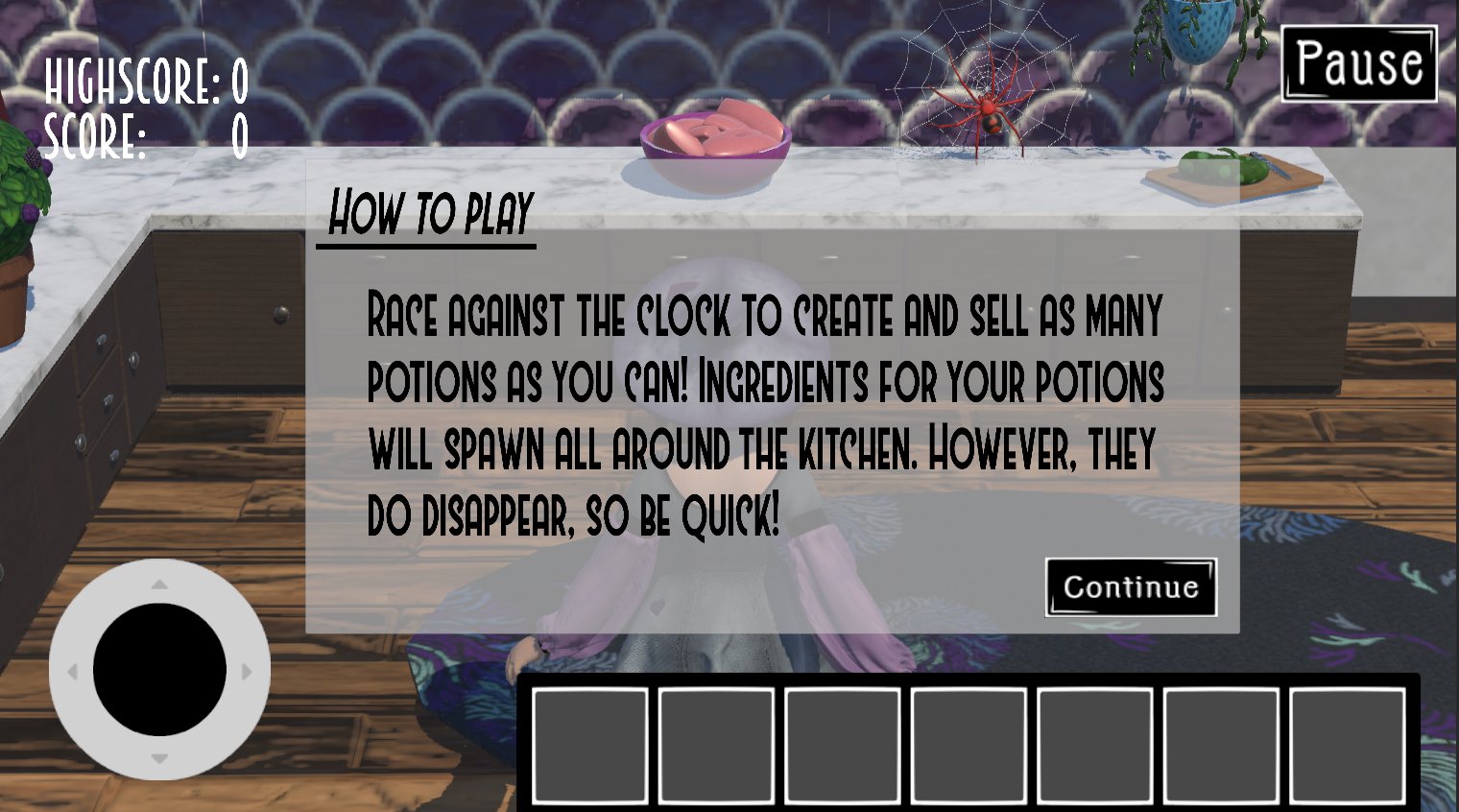Select the last inventory slot

1348,744
